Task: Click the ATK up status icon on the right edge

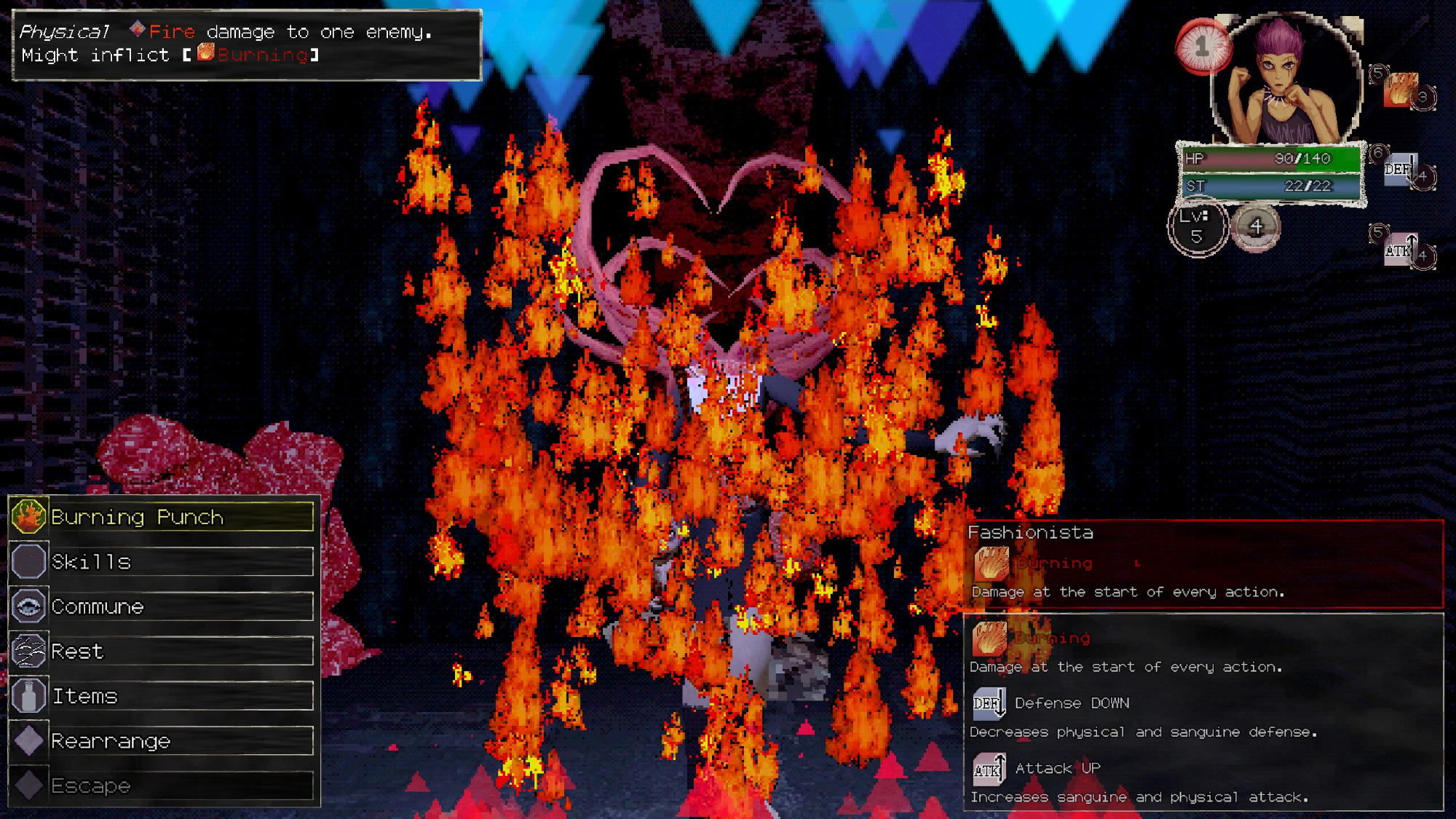Action: [1399, 250]
